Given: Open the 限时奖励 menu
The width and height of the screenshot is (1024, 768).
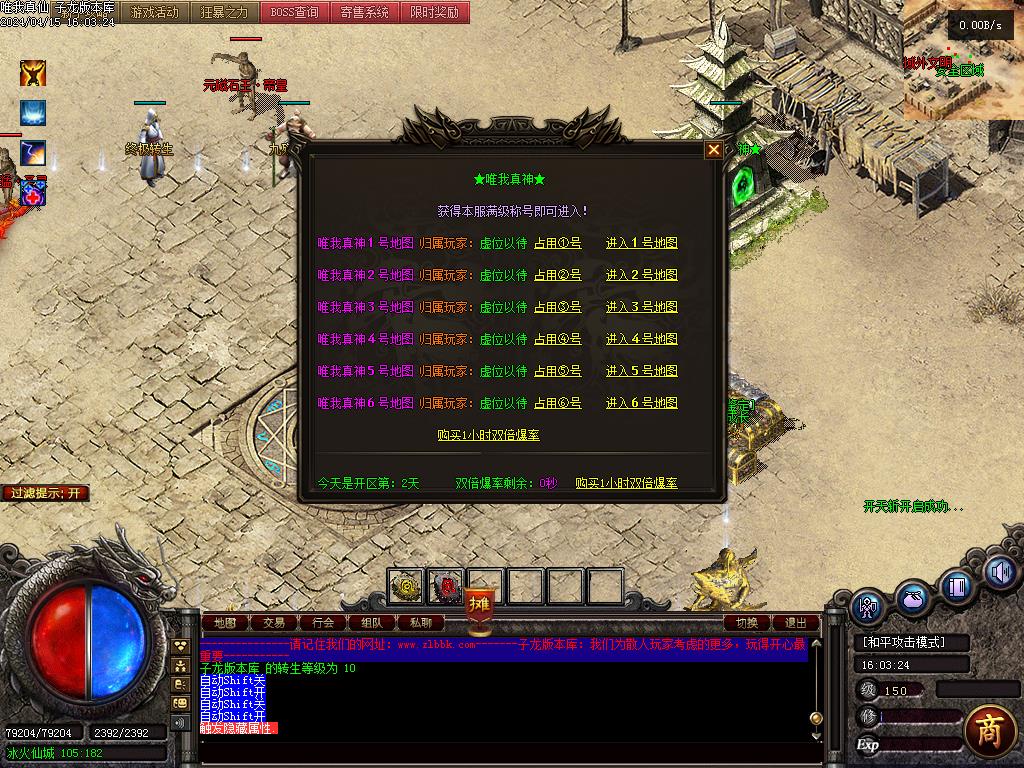Looking at the screenshot, I should (x=435, y=13).
